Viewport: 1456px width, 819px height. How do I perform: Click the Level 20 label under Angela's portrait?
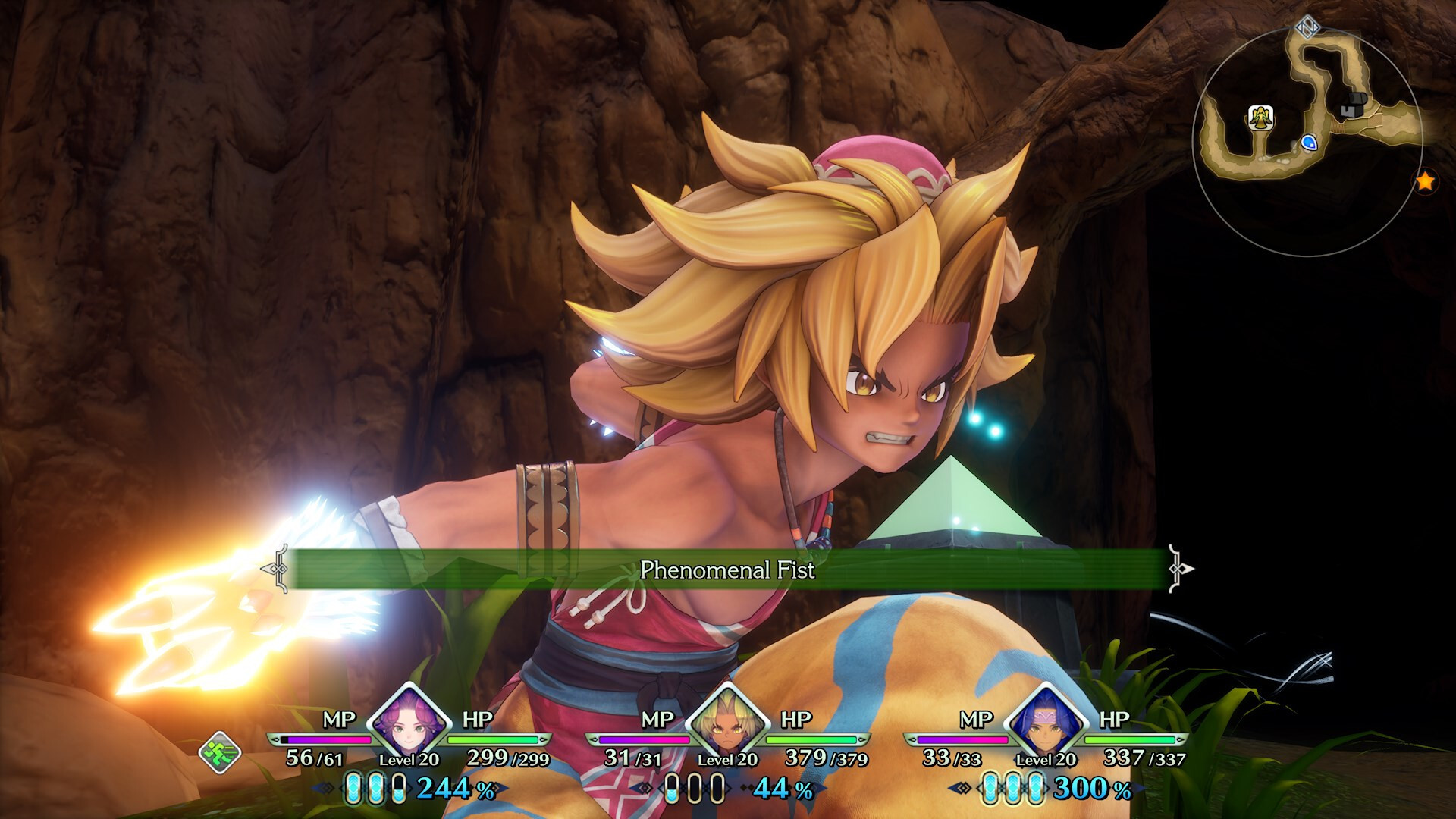[x=409, y=759]
